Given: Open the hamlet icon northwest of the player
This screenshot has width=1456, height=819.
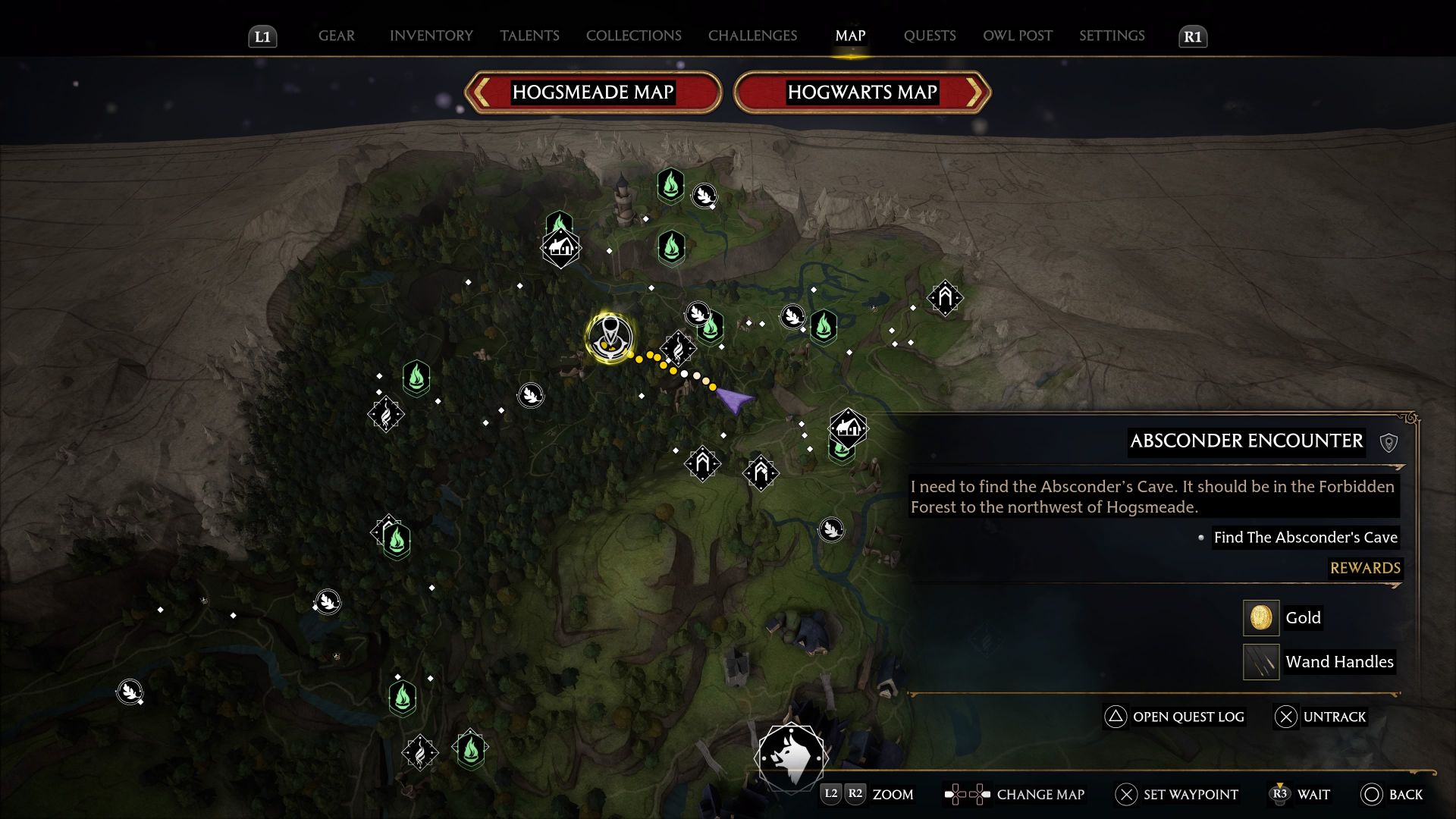Looking at the screenshot, I should pyautogui.click(x=560, y=246).
